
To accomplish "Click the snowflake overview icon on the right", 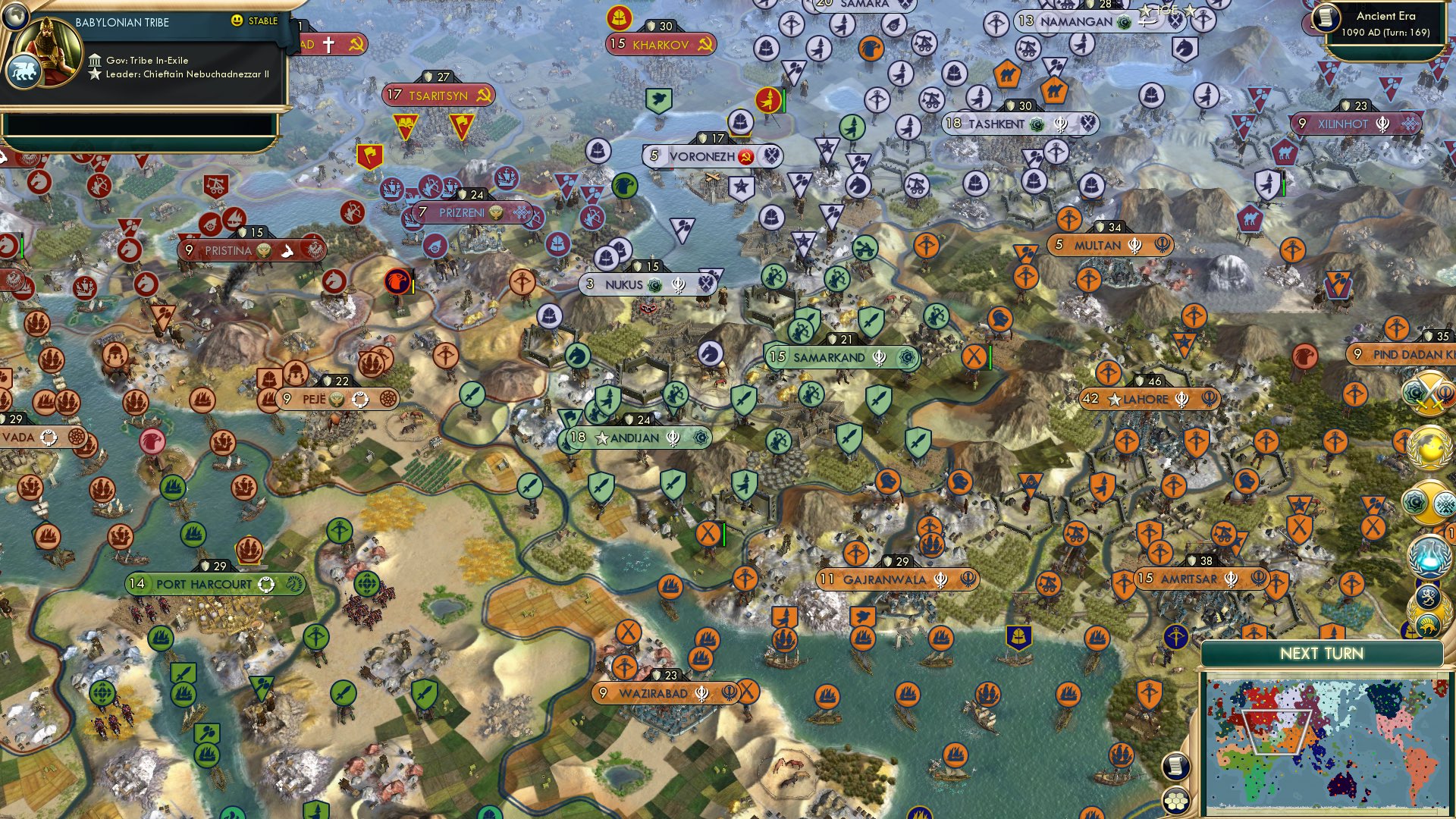I will (1444, 502).
